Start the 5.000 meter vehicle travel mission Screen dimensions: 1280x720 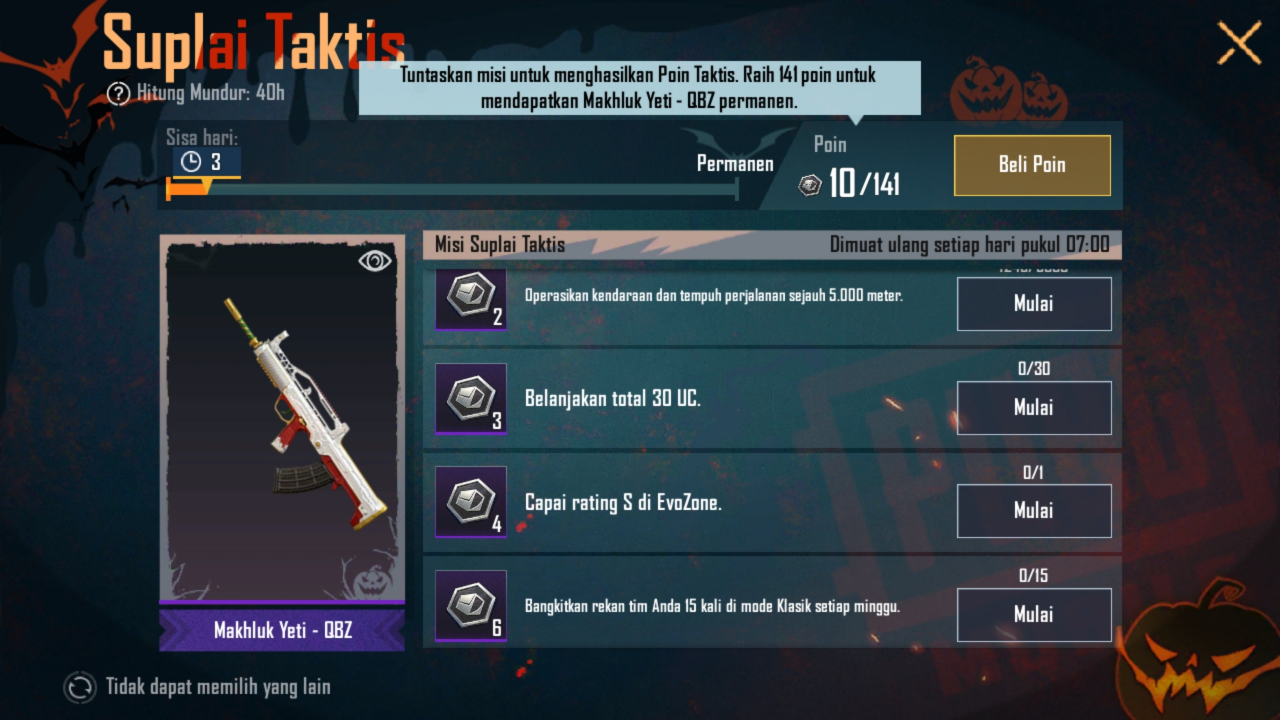point(1034,304)
